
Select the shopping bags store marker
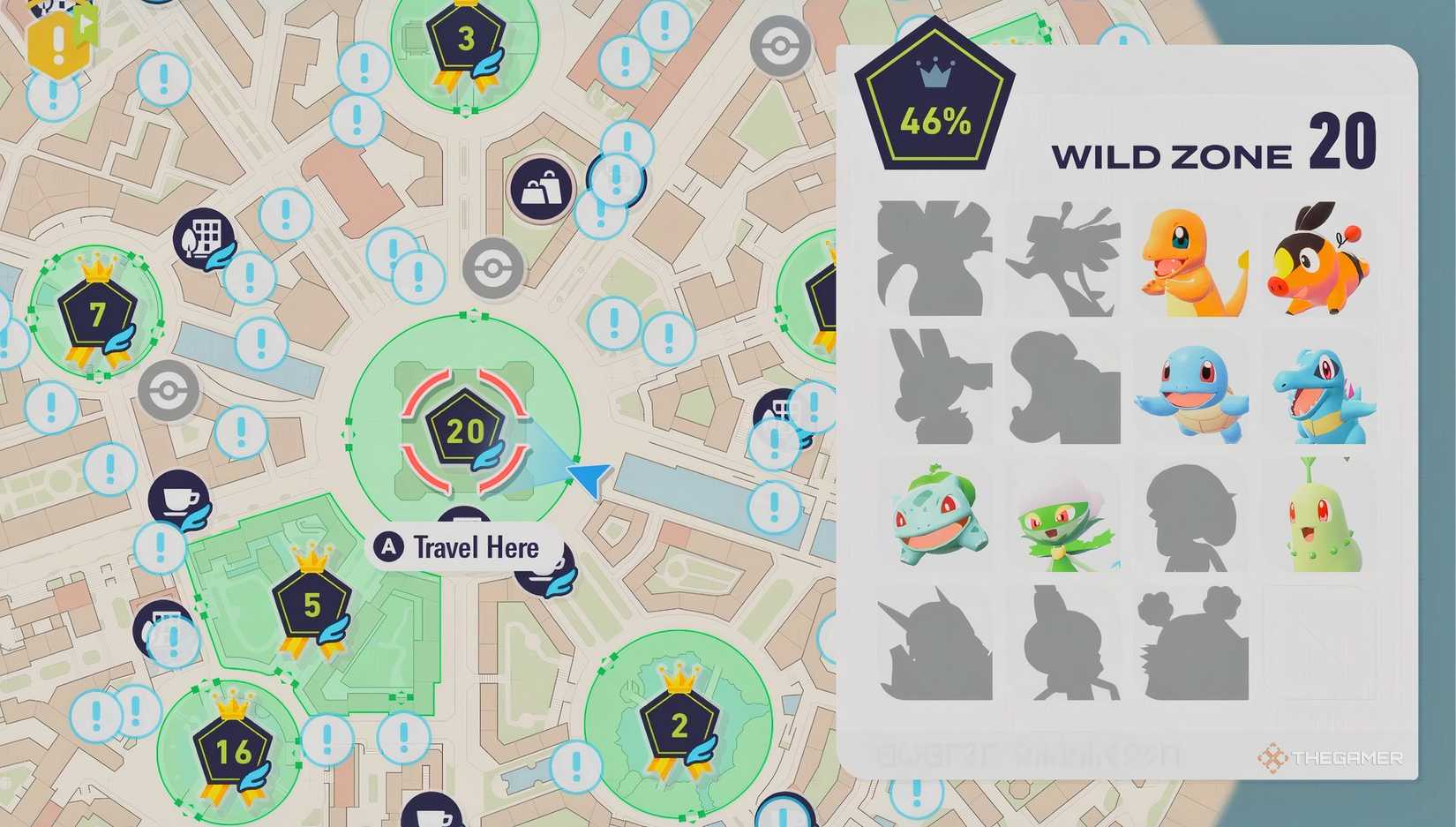539,190
